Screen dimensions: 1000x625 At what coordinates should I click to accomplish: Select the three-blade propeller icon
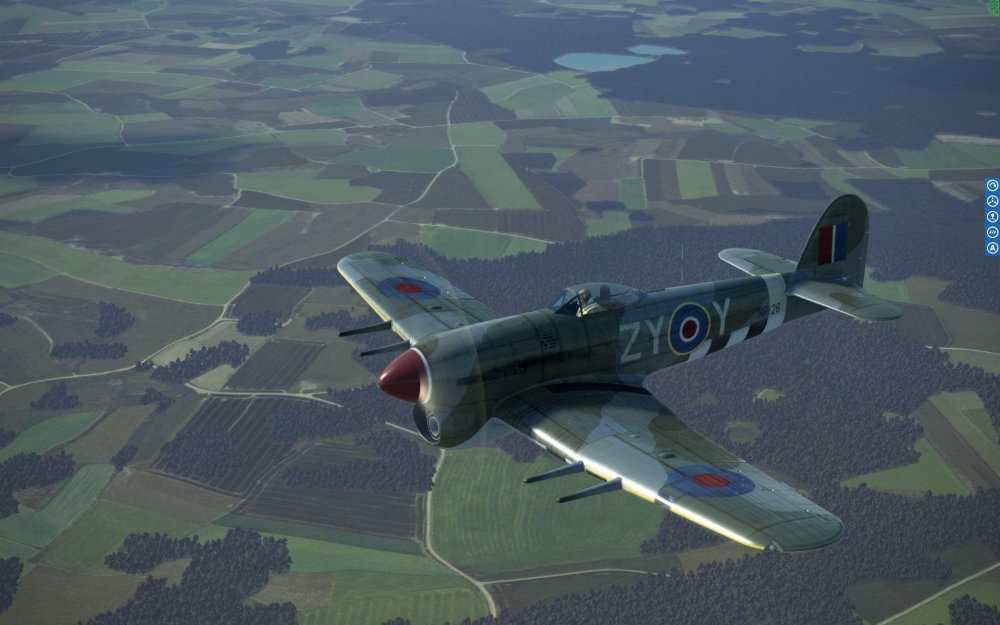tap(992, 201)
